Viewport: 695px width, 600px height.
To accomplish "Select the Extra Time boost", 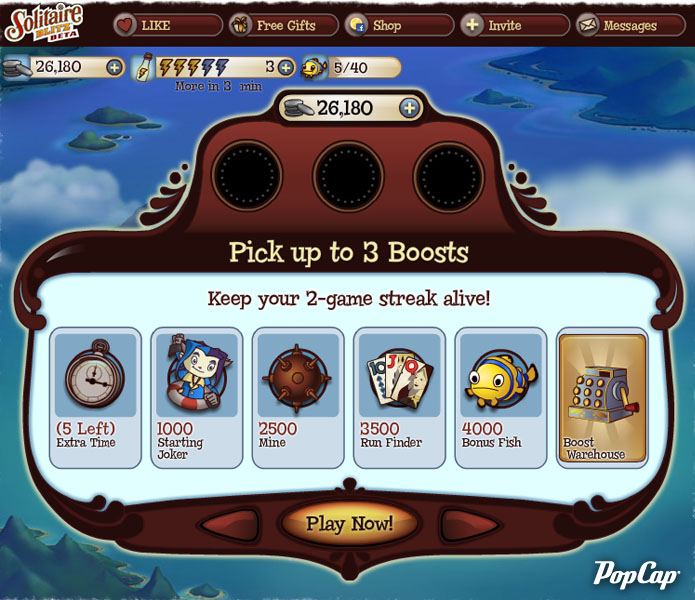I will pyautogui.click(x=96, y=397).
